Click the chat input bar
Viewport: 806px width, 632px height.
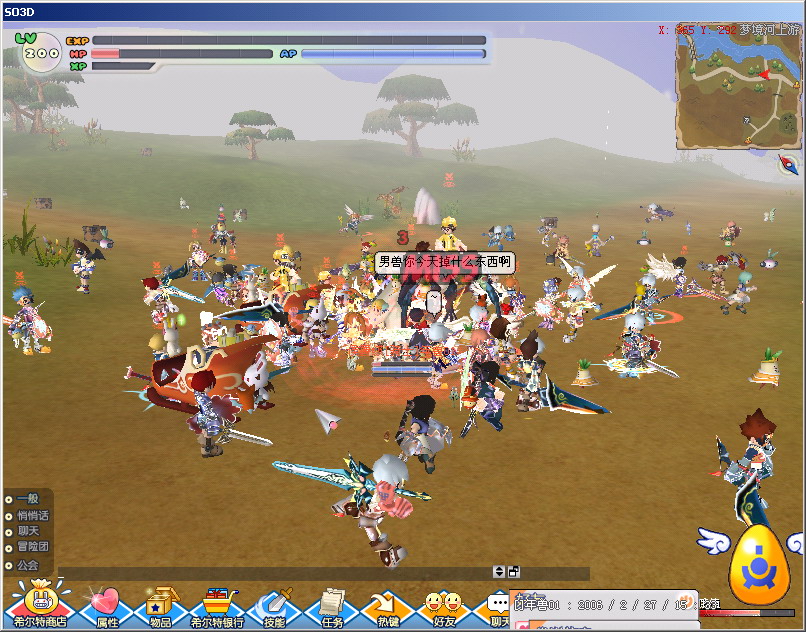click(270, 573)
